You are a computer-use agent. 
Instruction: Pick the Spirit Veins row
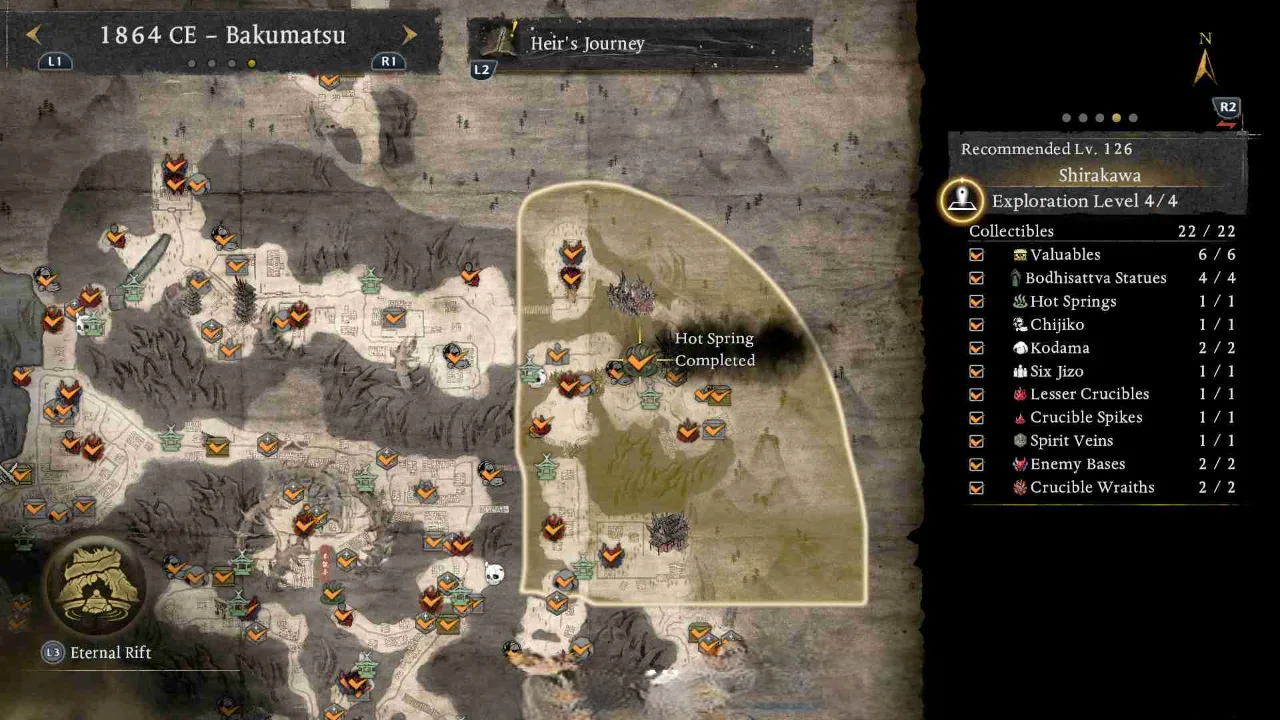click(x=1100, y=441)
